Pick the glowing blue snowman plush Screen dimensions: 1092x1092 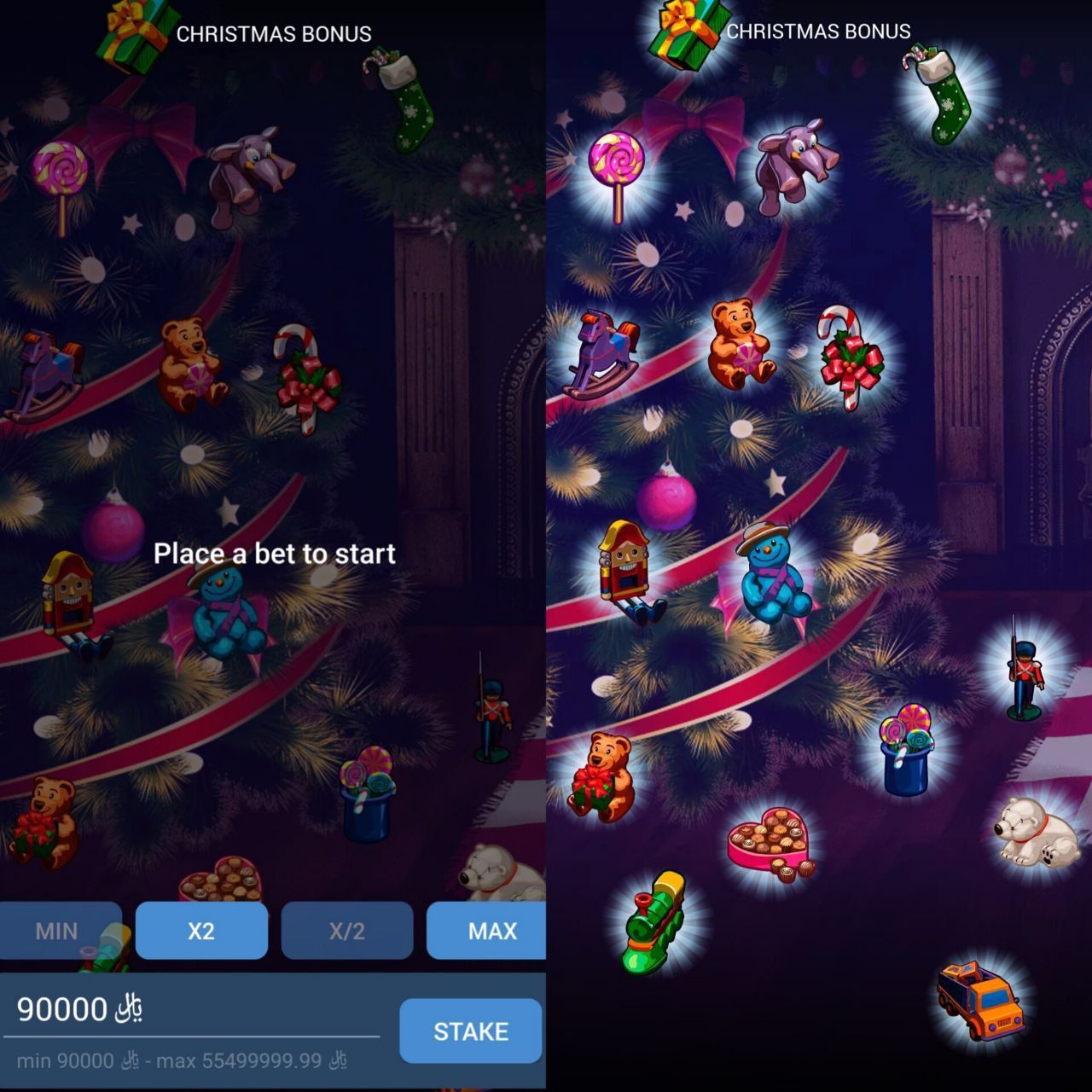[772, 573]
